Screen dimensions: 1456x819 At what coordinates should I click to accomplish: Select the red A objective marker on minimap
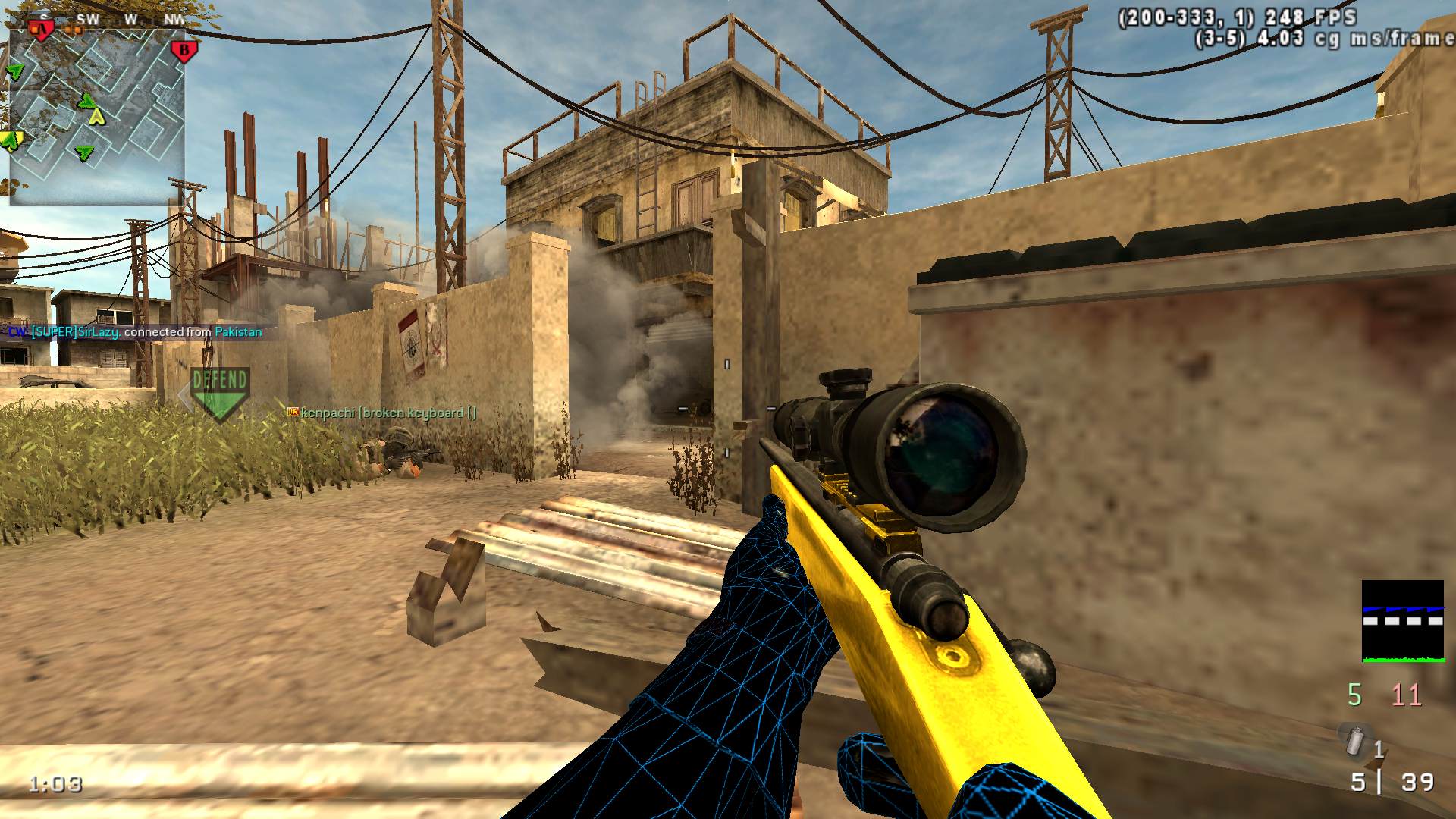[x=42, y=30]
